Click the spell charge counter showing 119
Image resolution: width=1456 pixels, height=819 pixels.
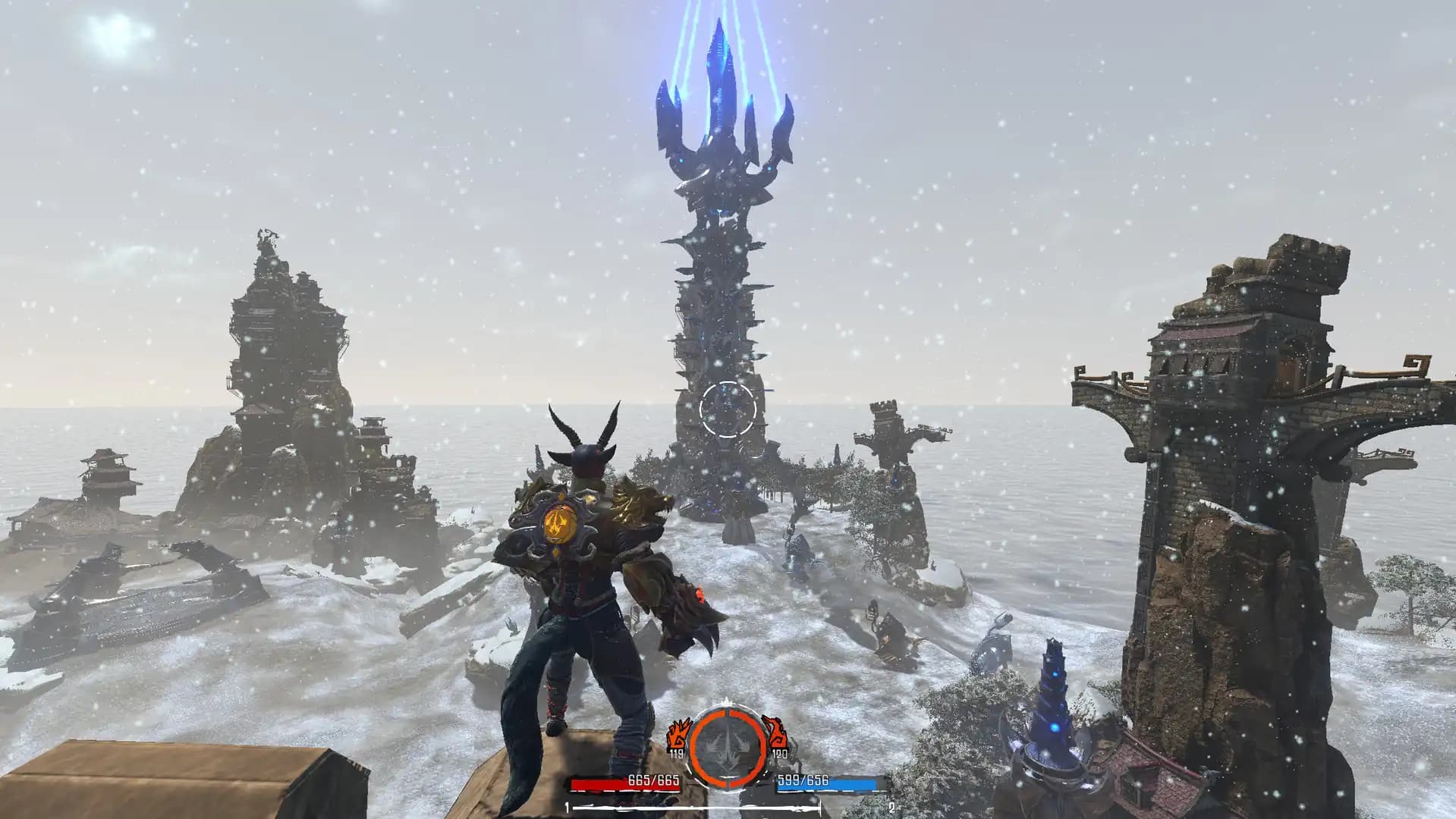coord(677,754)
